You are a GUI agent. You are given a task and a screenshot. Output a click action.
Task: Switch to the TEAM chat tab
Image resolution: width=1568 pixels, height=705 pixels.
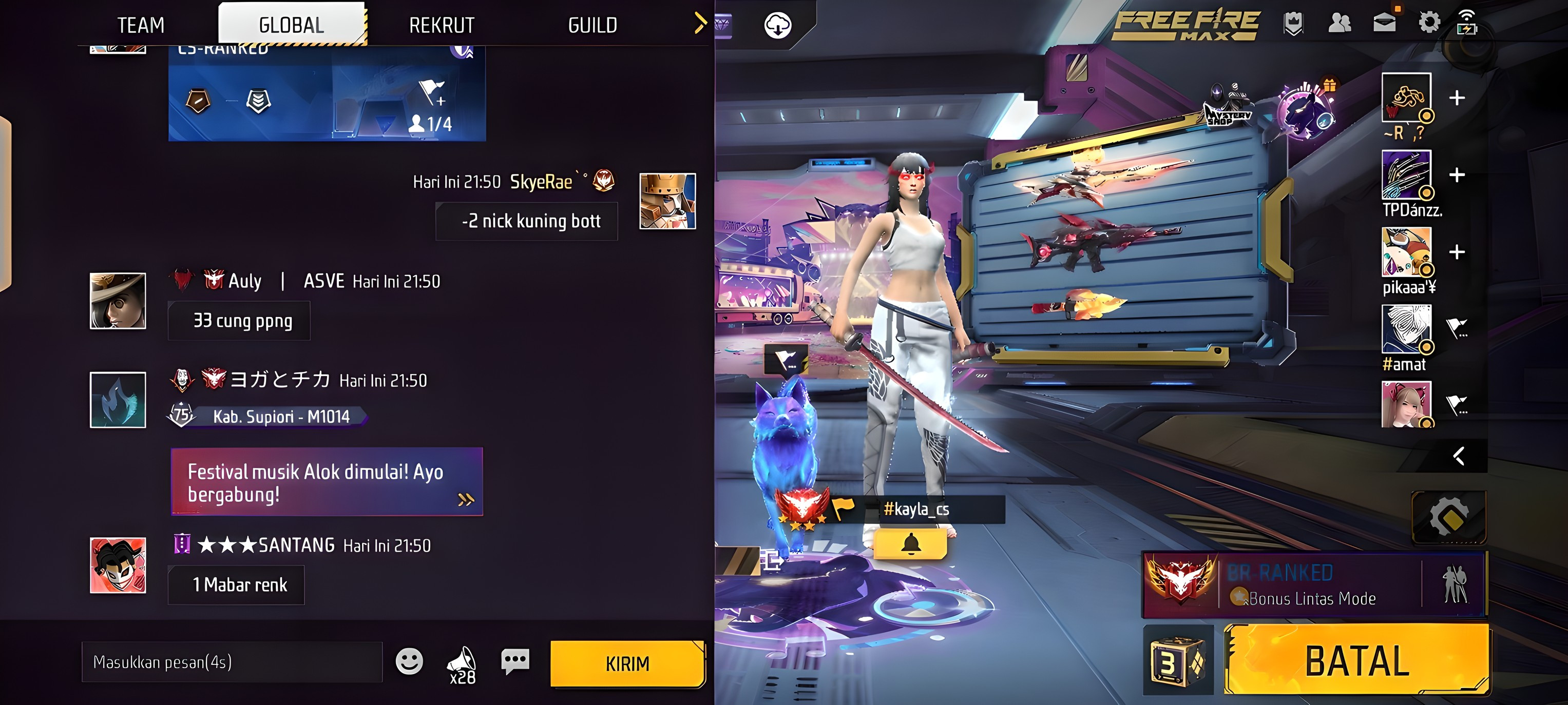pos(141,25)
